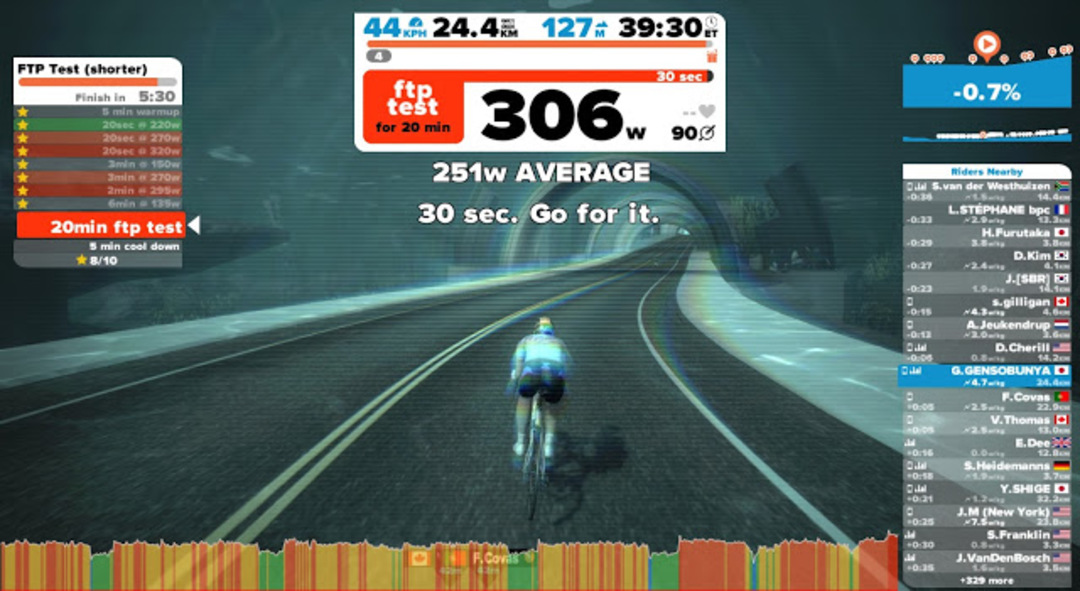Pick S.Heidemanns from nearby riders

(x=986, y=470)
